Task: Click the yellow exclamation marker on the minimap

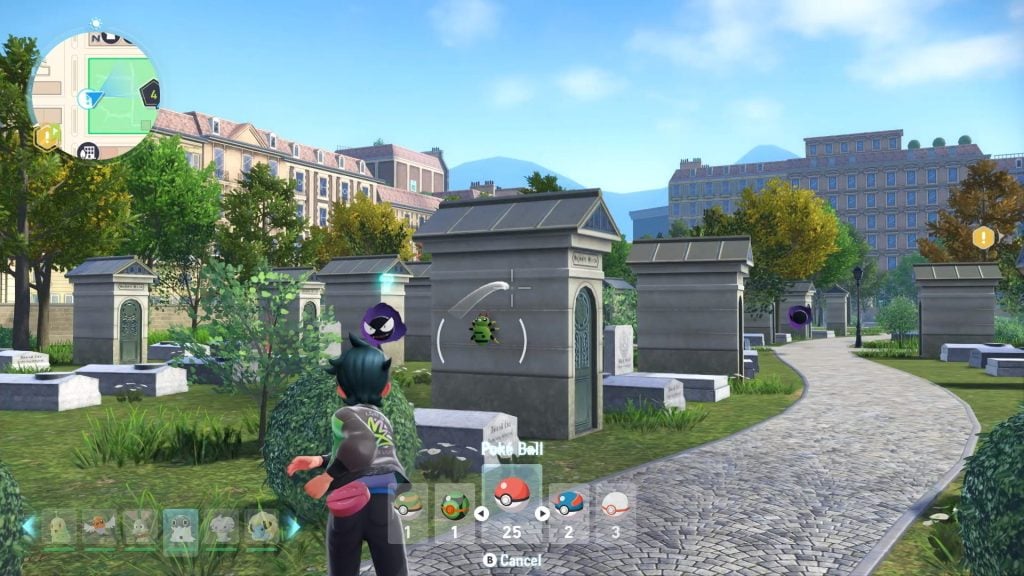Action: (x=46, y=137)
